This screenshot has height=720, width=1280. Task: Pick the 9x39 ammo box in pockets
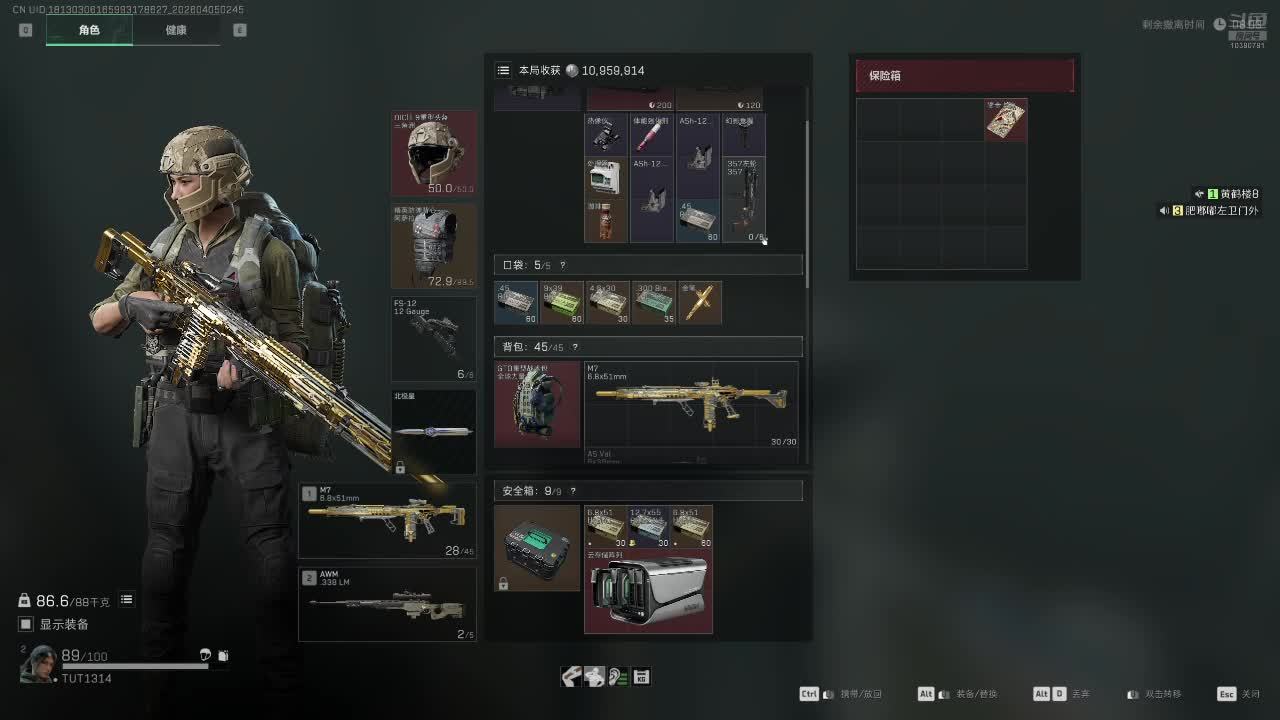561,303
